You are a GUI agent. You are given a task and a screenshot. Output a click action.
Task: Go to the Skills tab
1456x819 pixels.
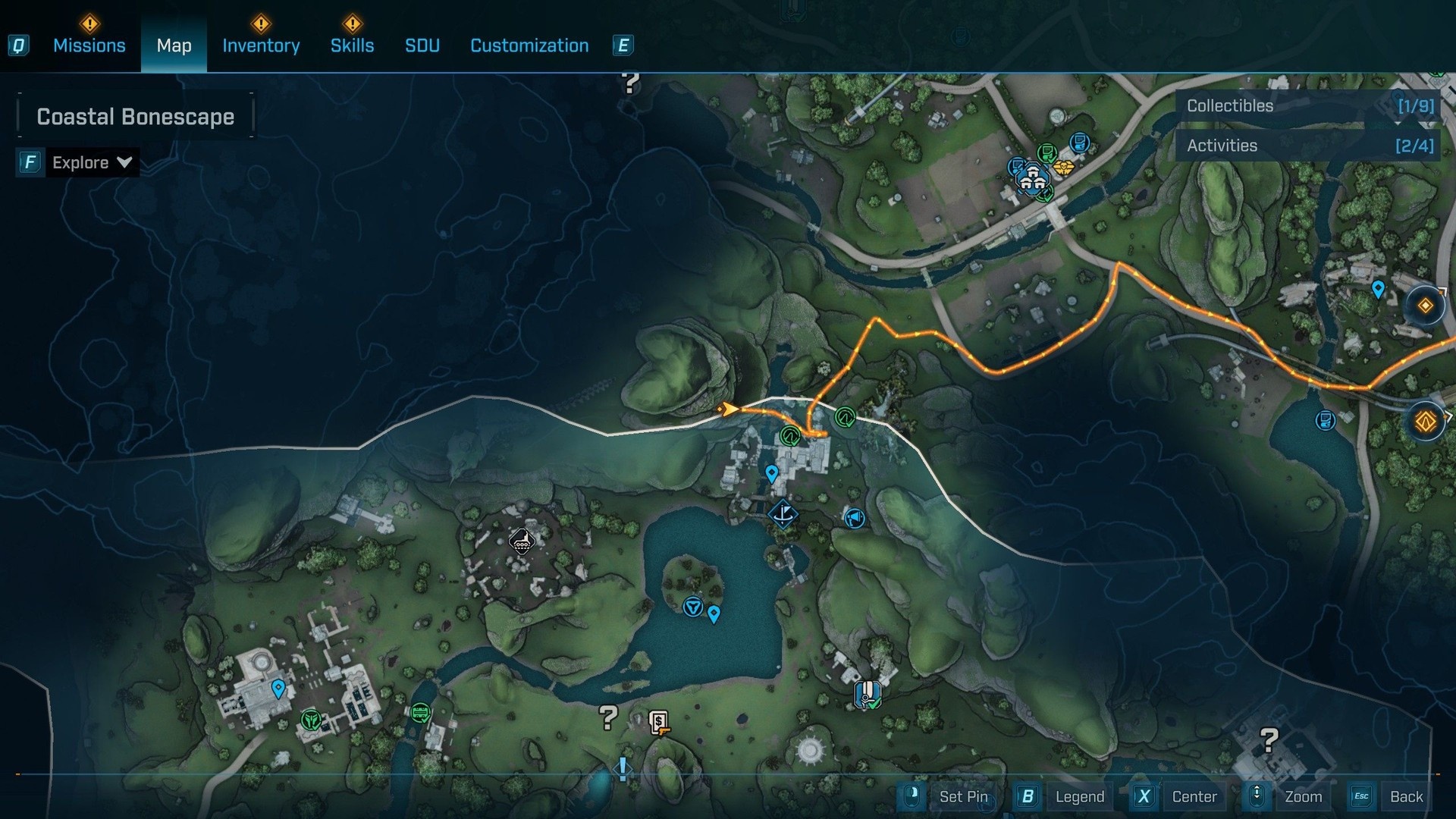(352, 45)
